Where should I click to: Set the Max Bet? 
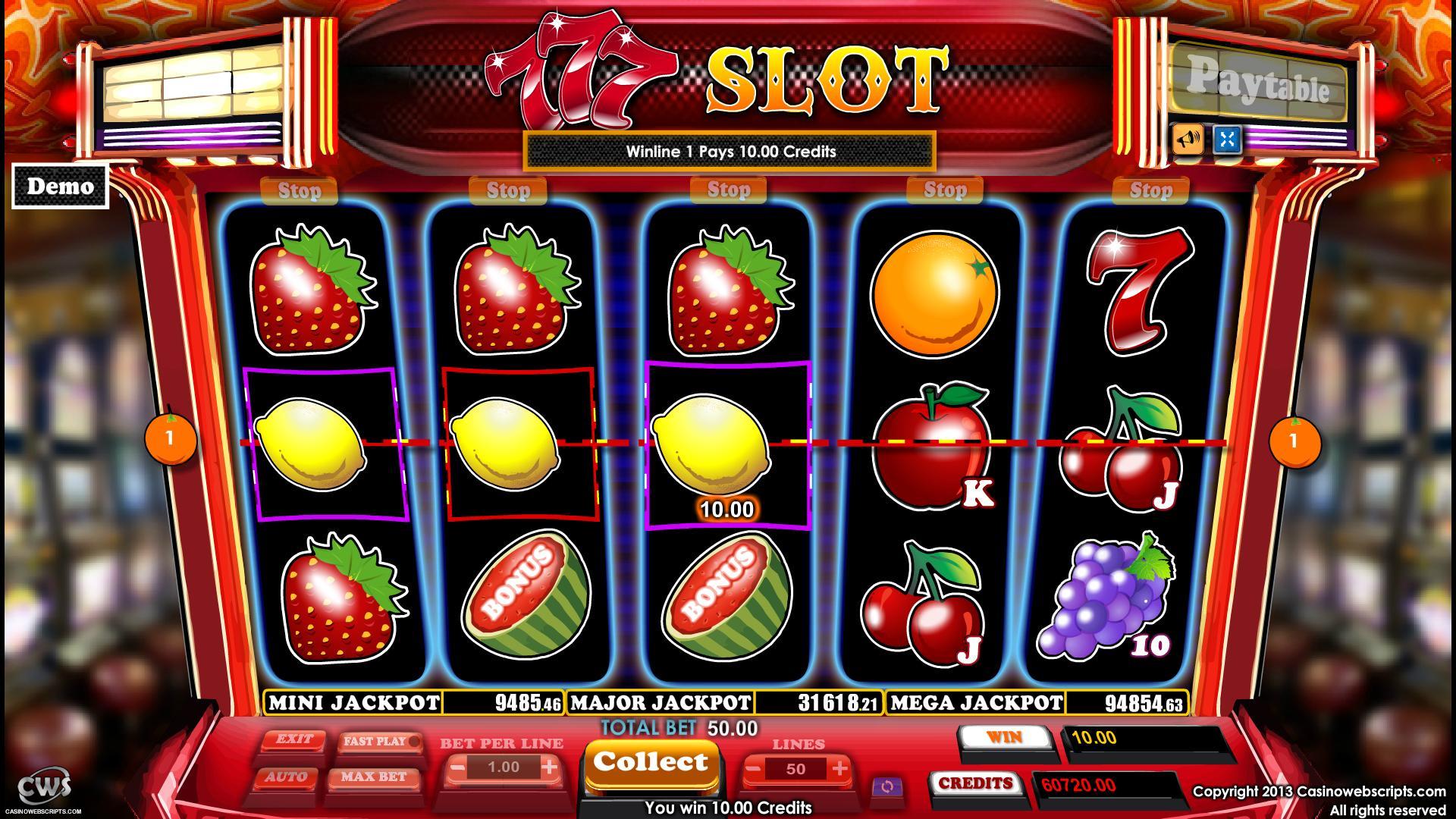[373, 777]
